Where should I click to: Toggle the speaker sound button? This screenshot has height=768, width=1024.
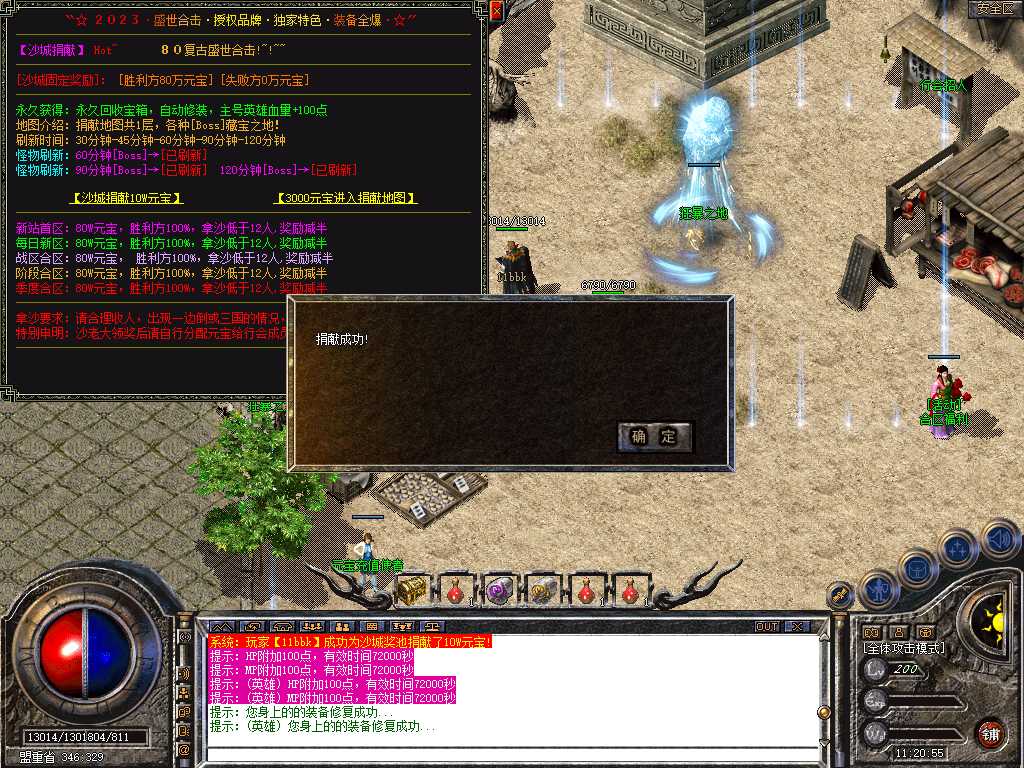click(1000, 540)
